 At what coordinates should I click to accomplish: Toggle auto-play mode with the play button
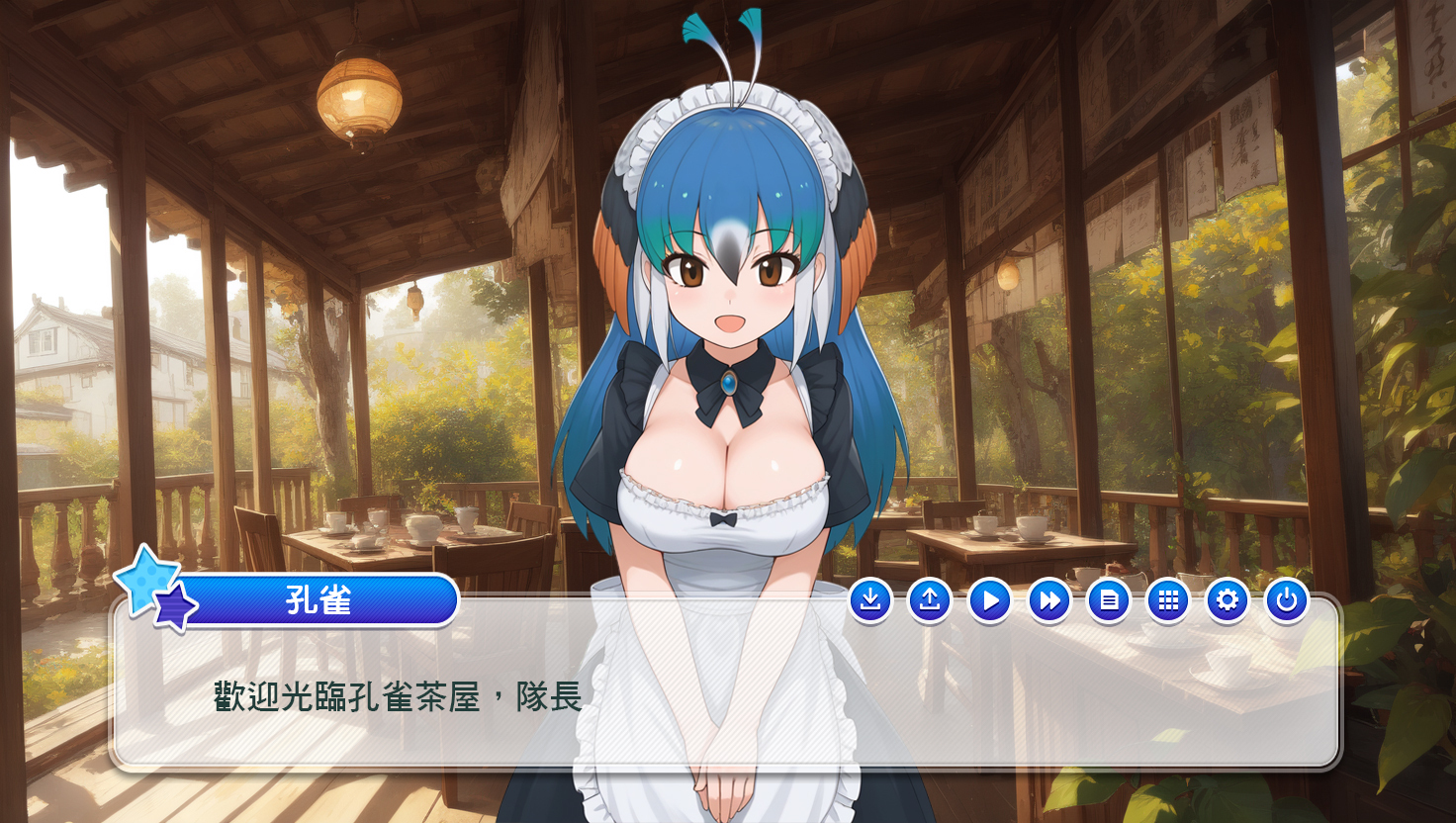[989, 599]
